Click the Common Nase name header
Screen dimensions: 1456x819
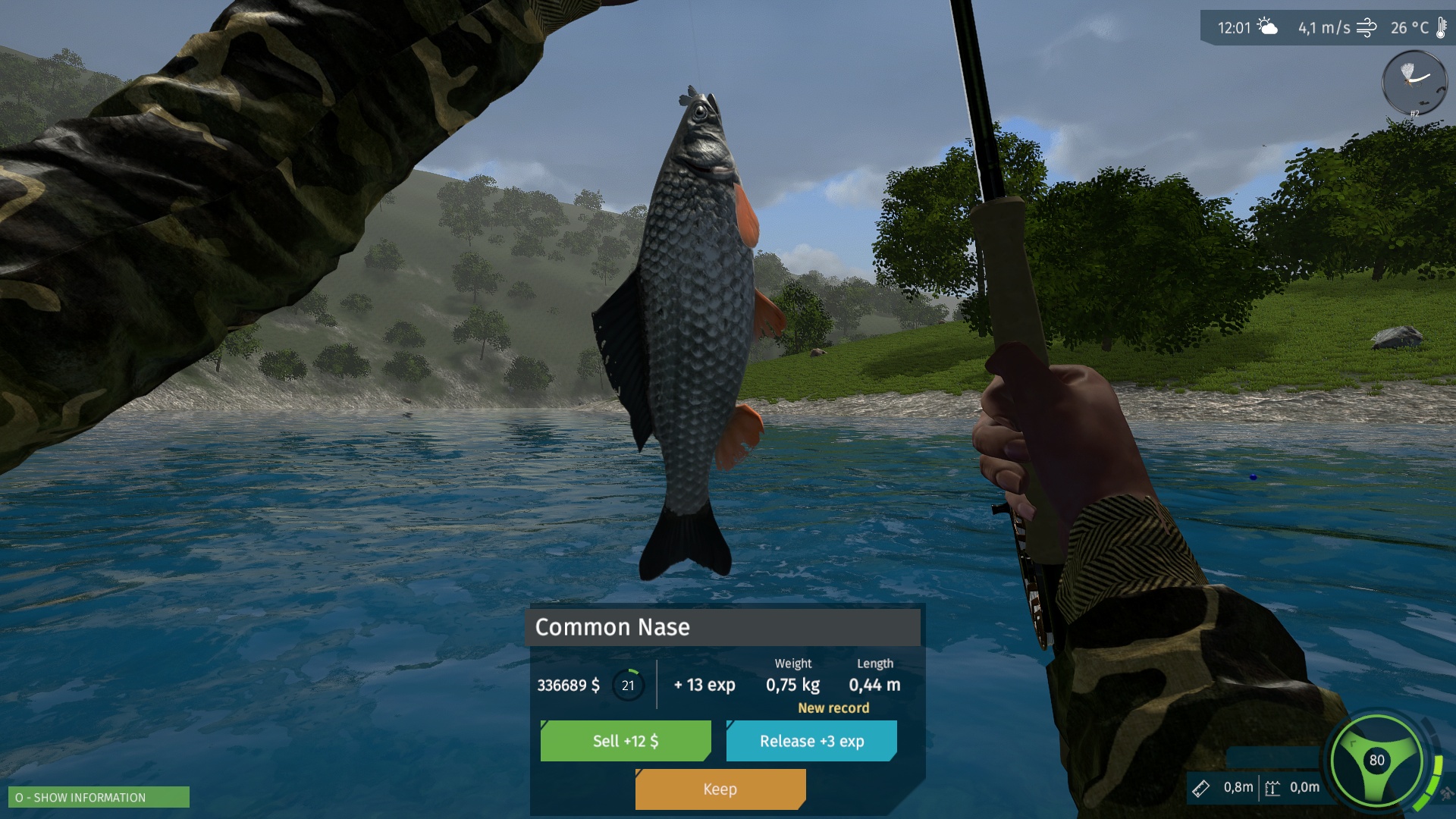(x=612, y=627)
